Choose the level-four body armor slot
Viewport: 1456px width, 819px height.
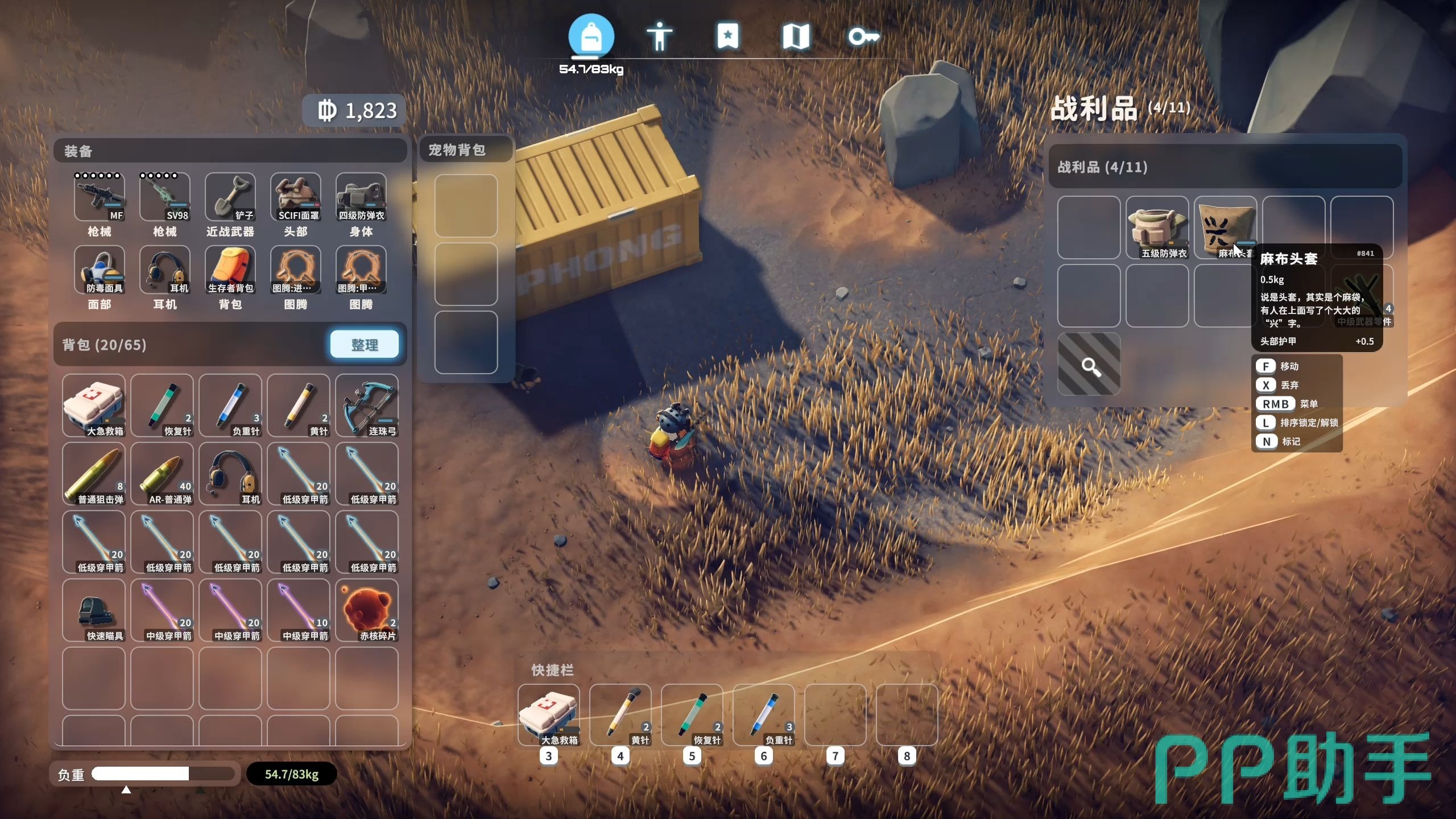click(x=361, y=197)
